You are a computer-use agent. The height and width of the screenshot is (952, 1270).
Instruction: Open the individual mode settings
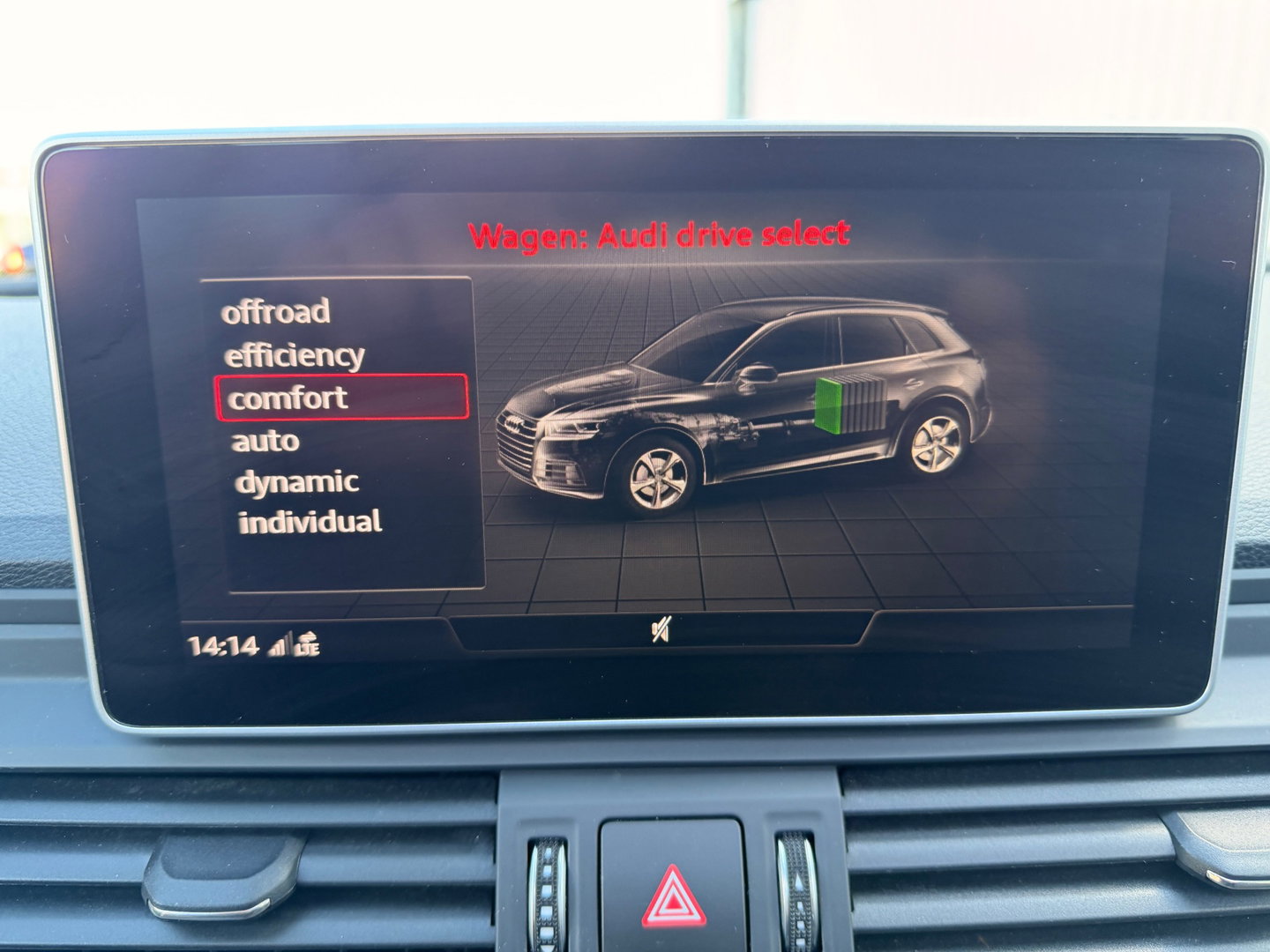(x=310, y=522)
